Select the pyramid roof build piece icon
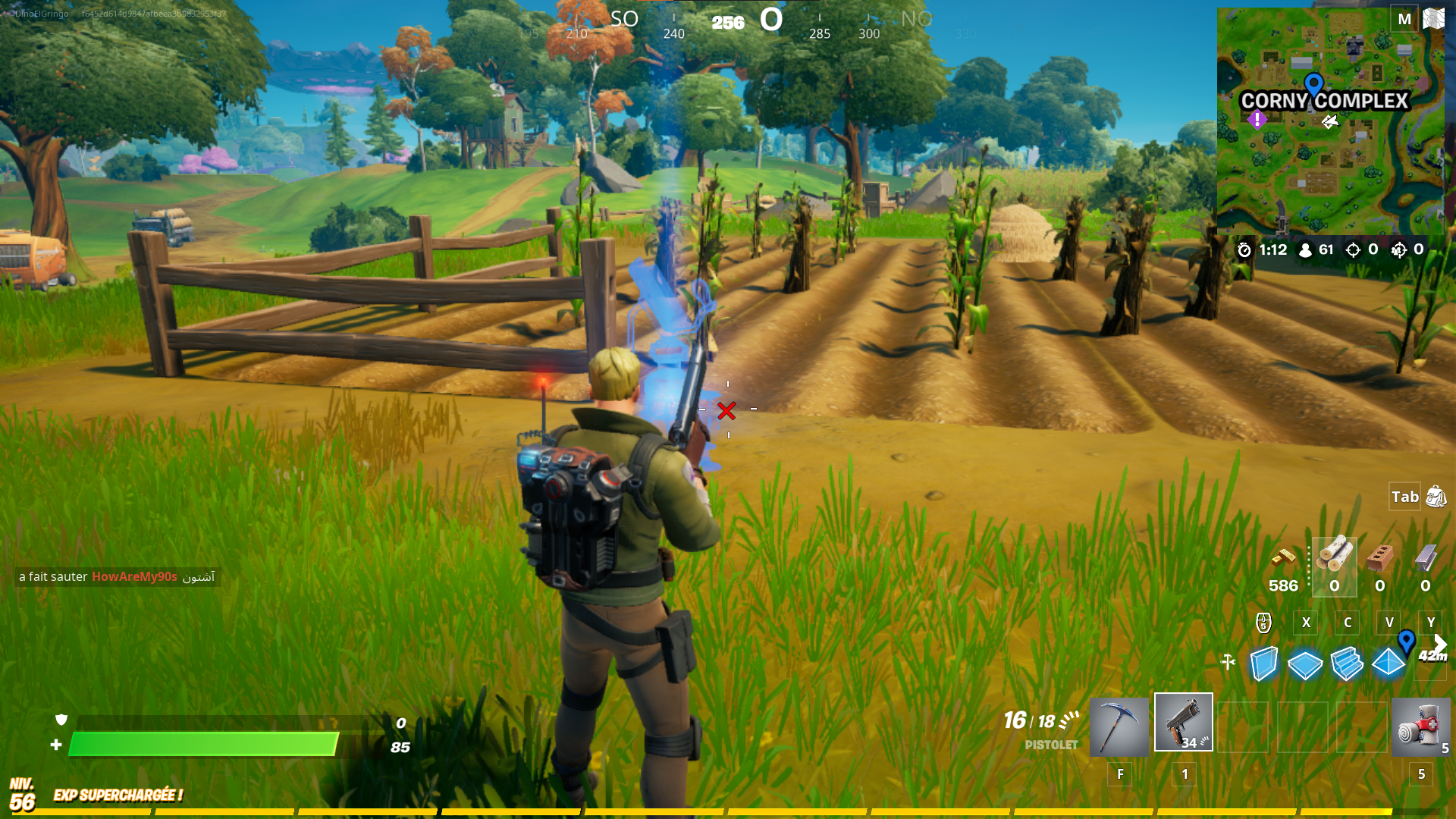Screen dimensions: 1456x819 1389,661
